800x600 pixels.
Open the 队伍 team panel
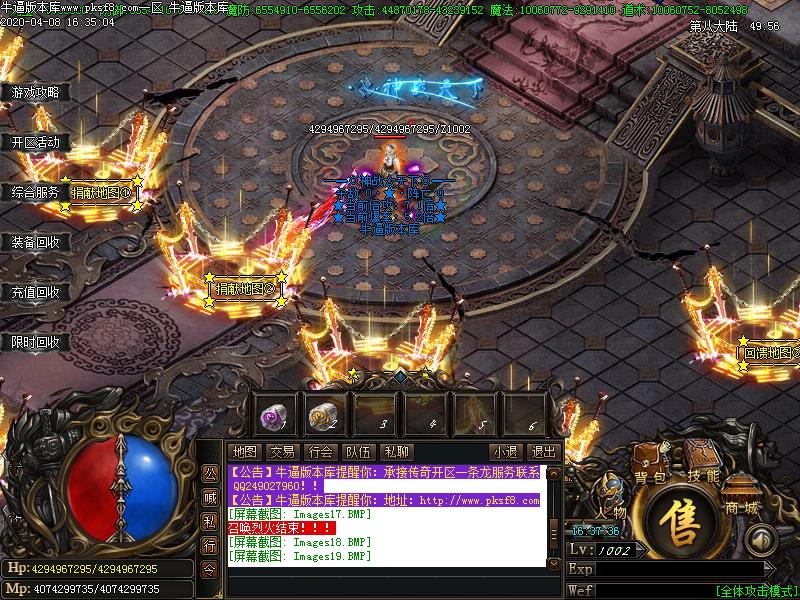click(359, 452)
